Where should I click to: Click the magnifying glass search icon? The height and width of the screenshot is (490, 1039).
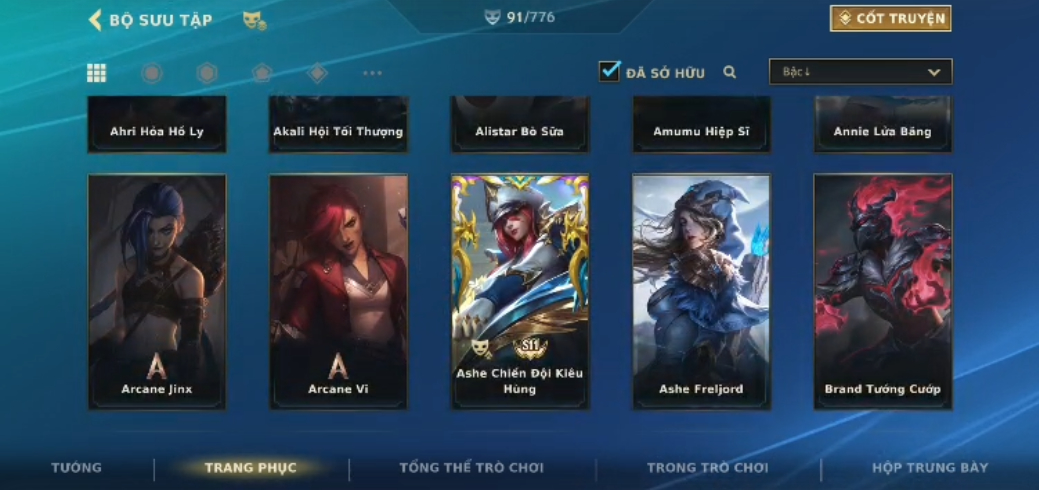730,72
